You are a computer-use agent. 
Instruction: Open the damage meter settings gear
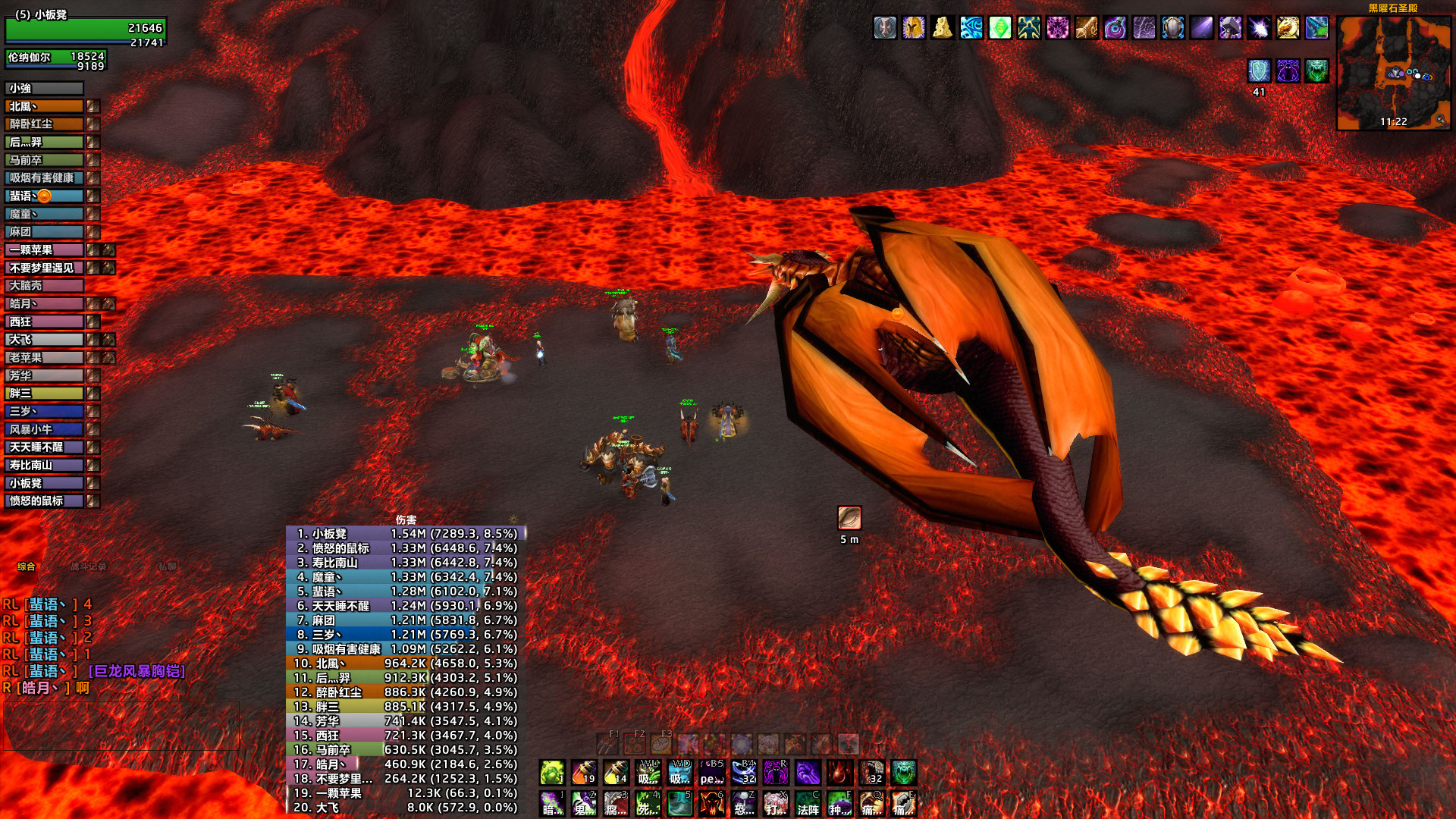pyautogui.click(x=513, y=520)
